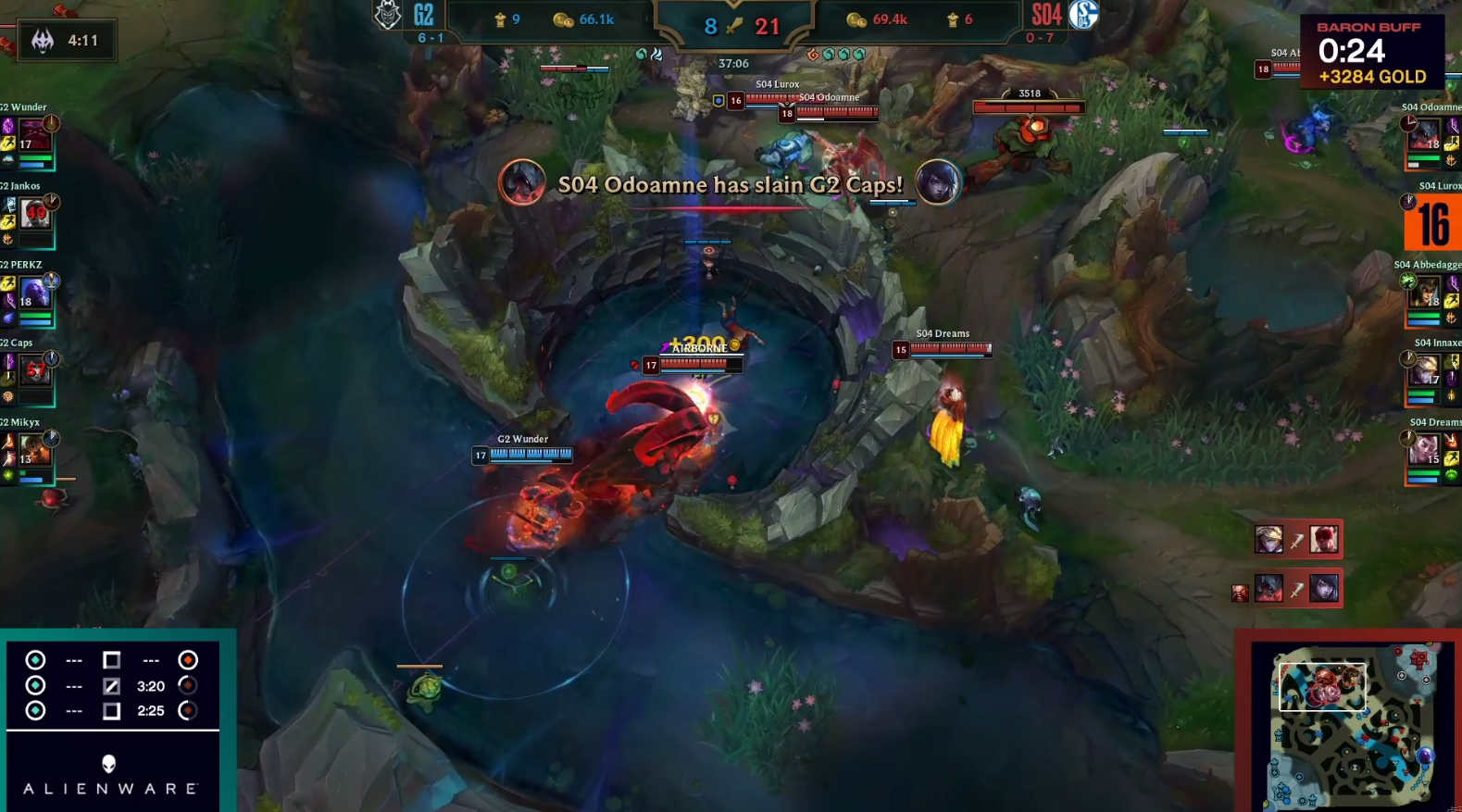Click the Baron Buff gold panel
This screenshot has height=812, width=1462.
click(1371, 52)
